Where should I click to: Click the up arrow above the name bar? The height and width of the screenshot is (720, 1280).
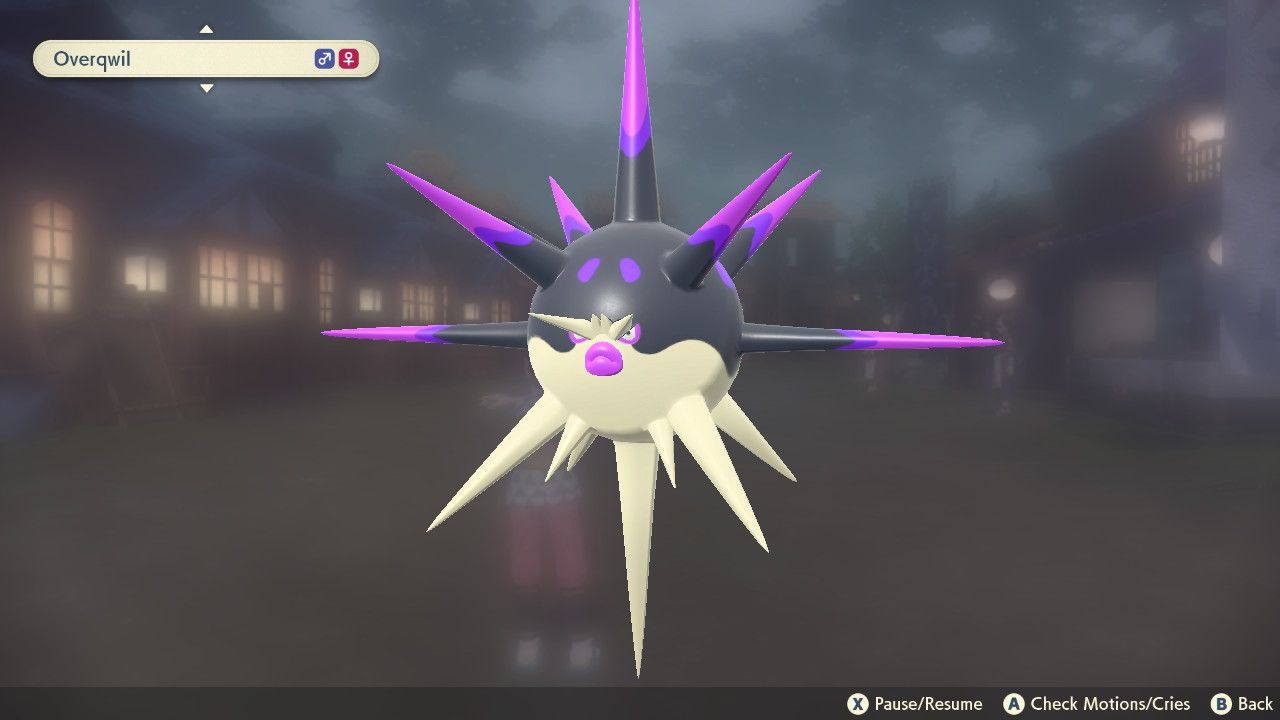coord(207,29)
